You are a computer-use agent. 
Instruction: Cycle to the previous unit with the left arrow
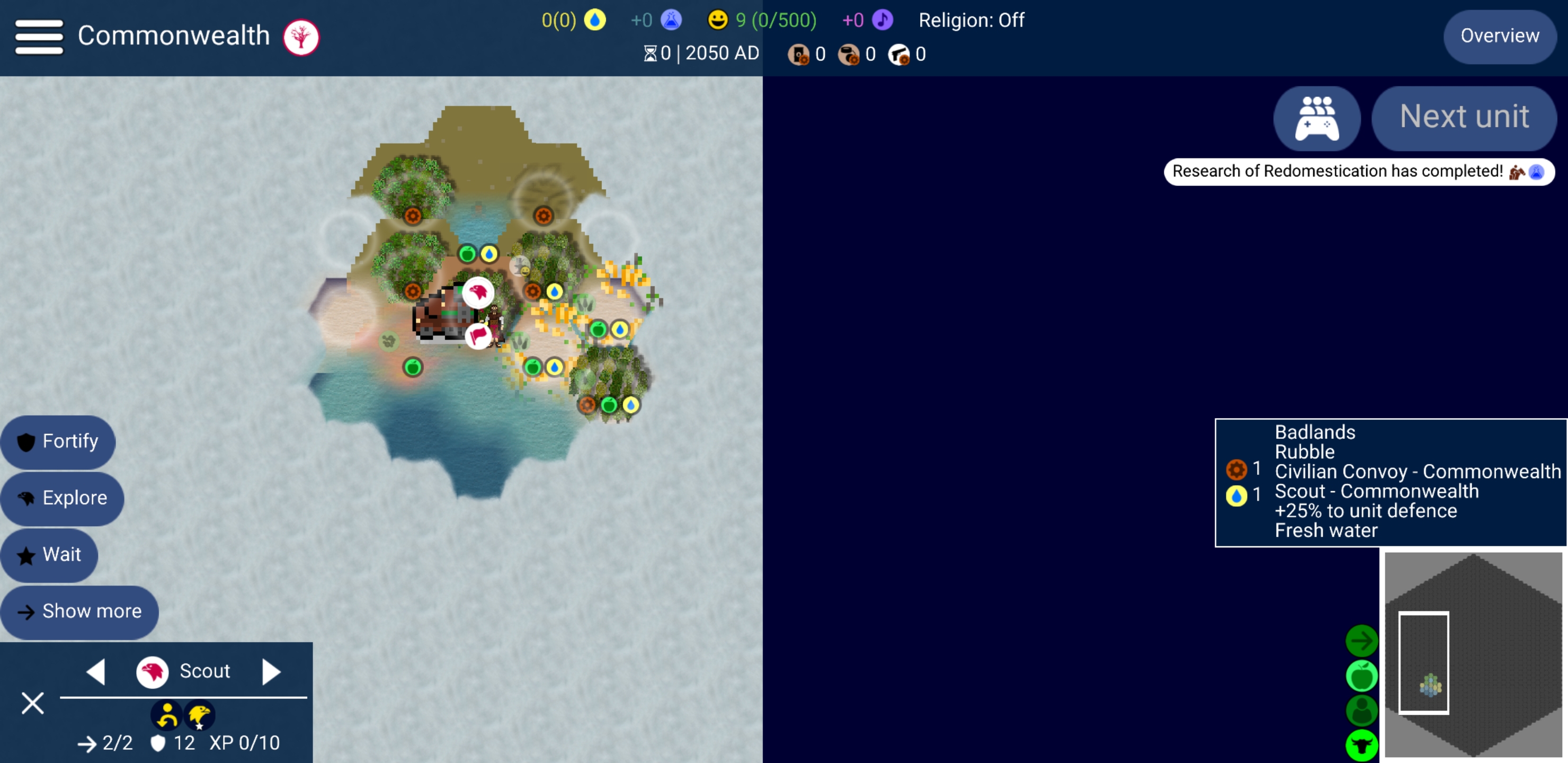tap(98, 672)
